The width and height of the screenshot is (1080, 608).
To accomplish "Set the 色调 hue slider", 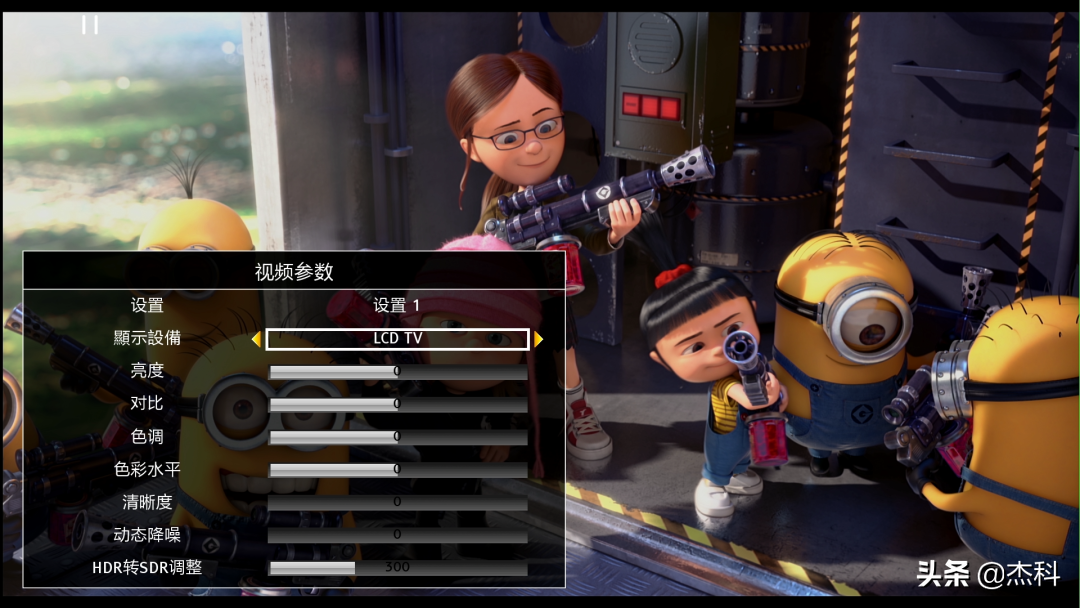I will [397, 437].
